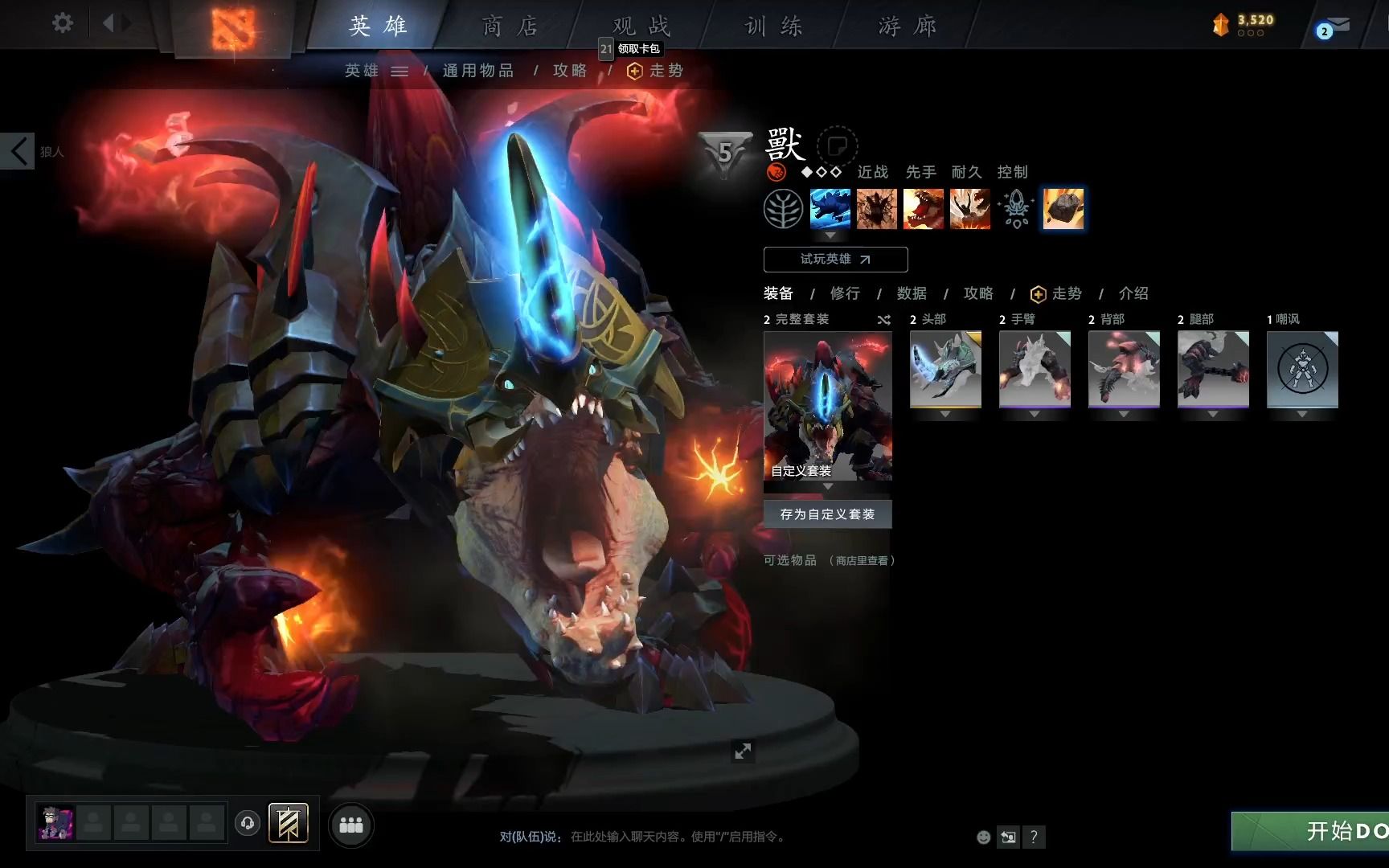Select the 头部 head item slot
This screenshot has width=1389, height=868.
(945, 369)
